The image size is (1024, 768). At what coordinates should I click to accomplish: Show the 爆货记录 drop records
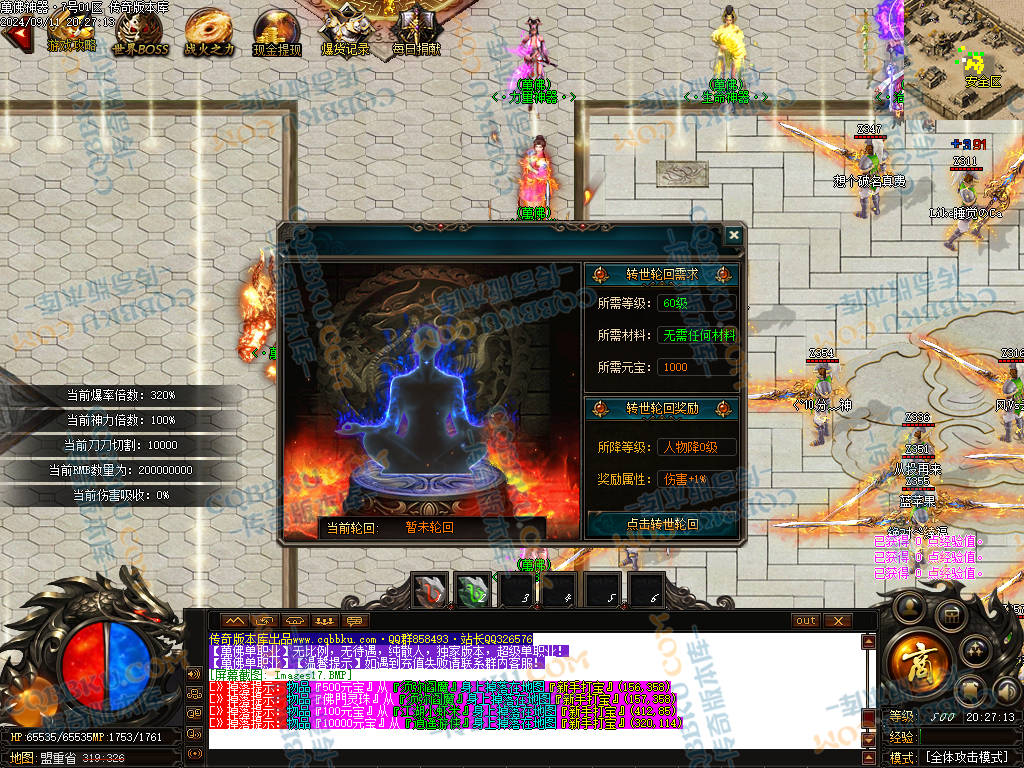[x=345, y=31]
